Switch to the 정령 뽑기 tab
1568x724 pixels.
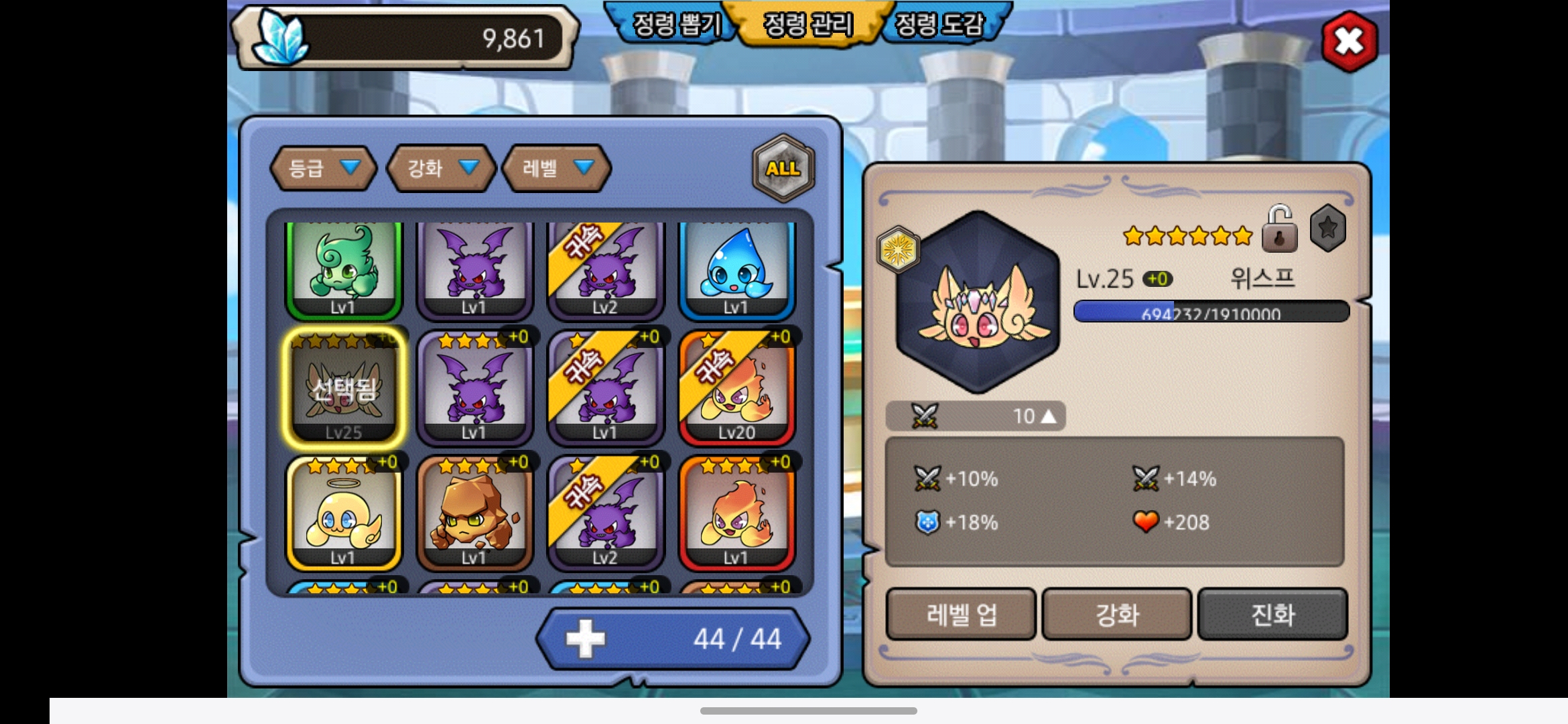[675, 25]
